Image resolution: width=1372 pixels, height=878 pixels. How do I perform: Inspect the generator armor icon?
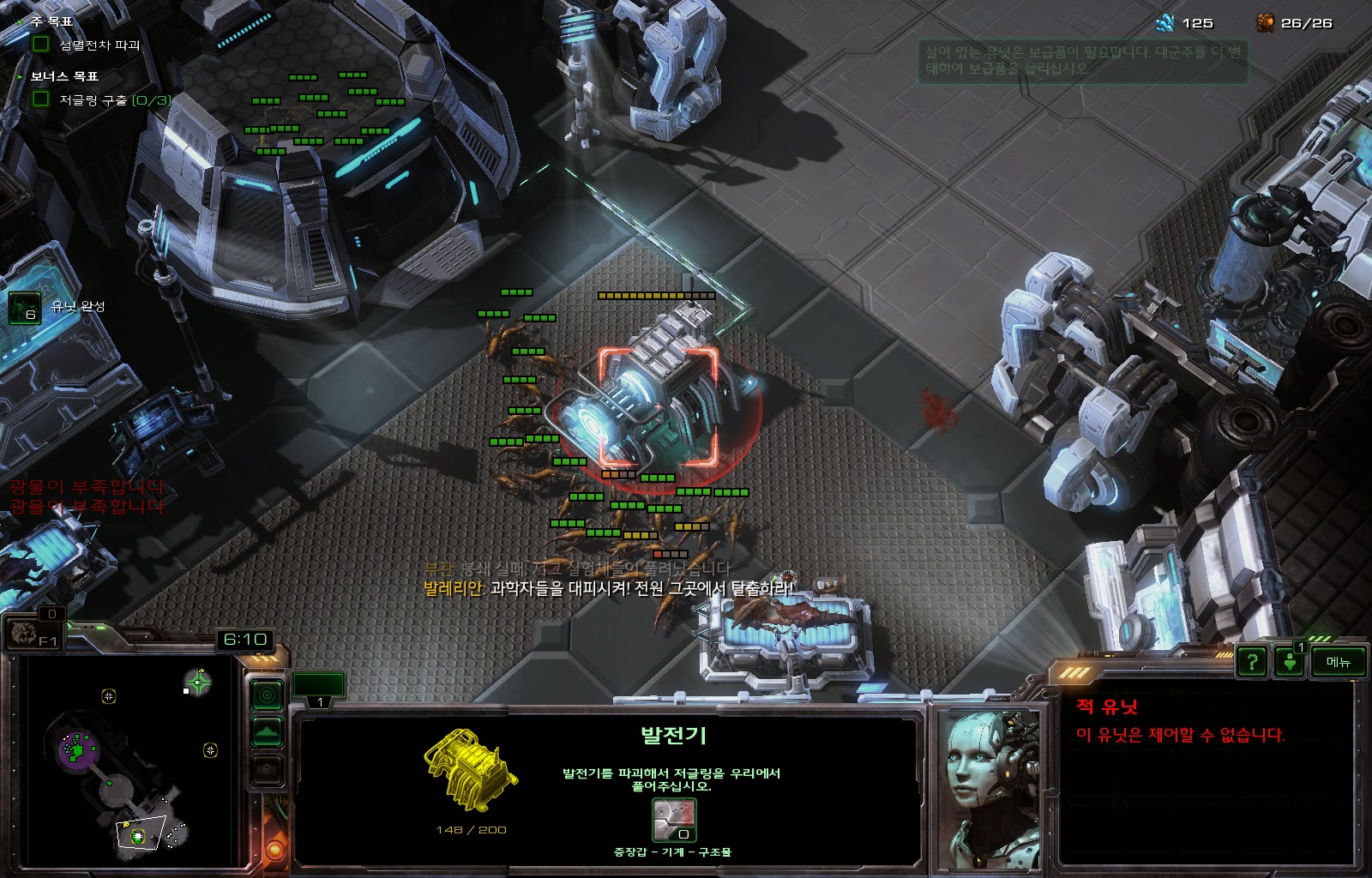coord(674,821)
